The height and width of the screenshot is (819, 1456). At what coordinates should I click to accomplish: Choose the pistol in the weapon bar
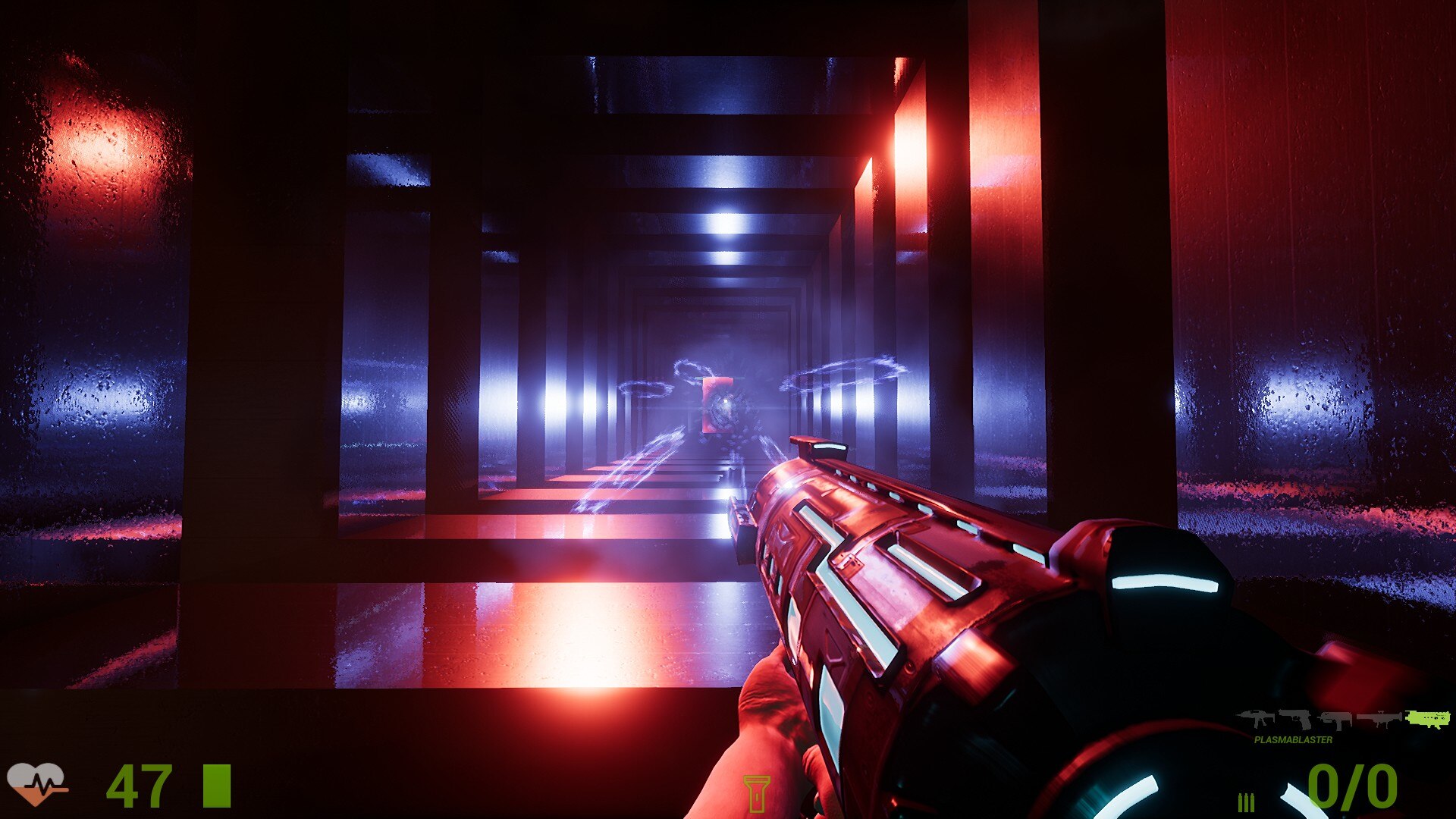[x=1296, y=718]
